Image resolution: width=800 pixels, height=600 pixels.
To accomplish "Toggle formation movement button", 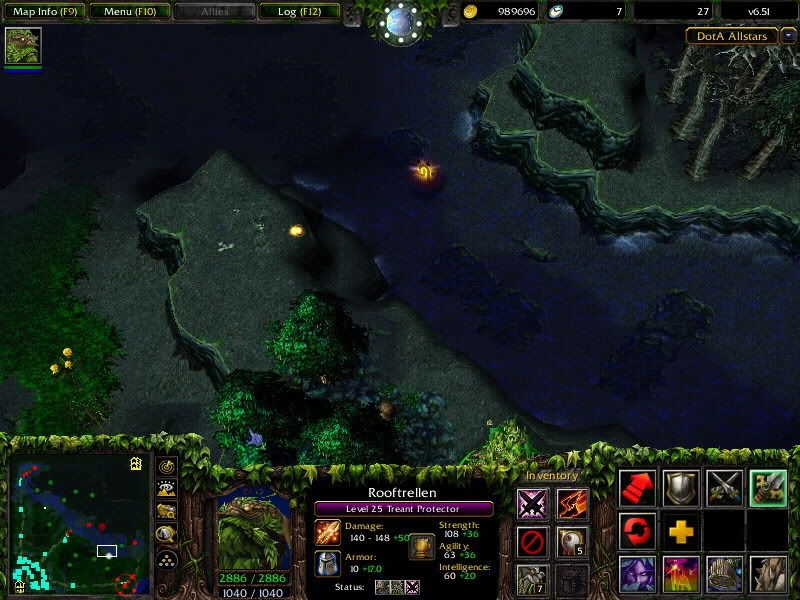I will [x=168, y=558].
